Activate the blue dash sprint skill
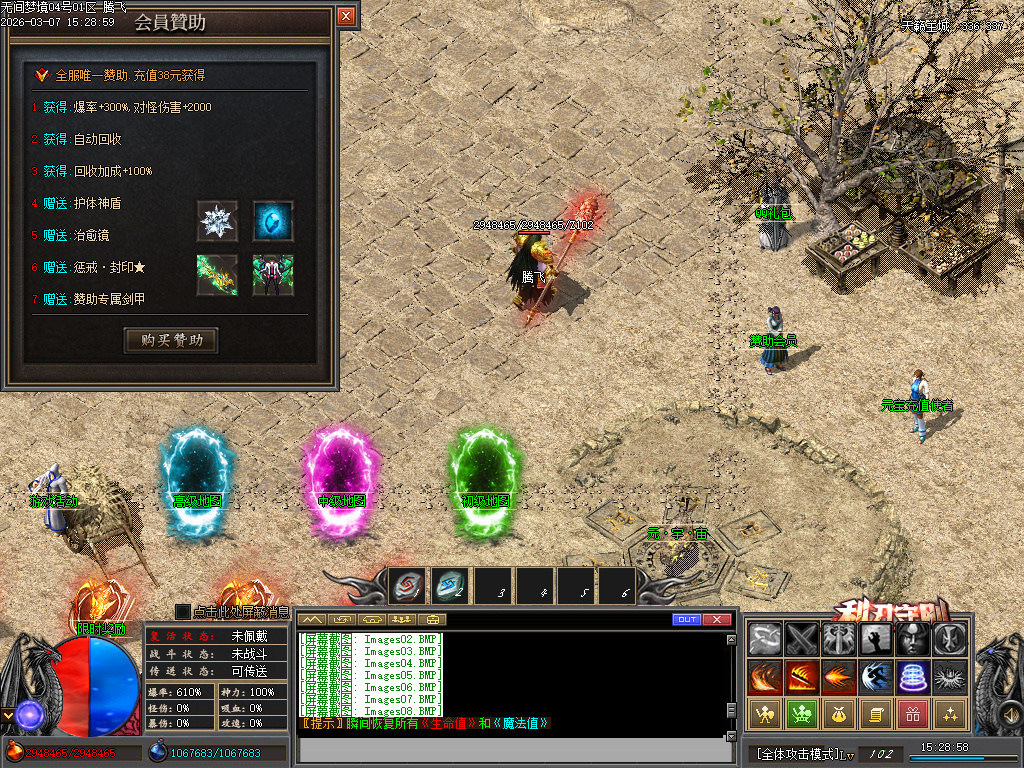This screenshot has height=768, width=1024. click(x=875, y=677)
